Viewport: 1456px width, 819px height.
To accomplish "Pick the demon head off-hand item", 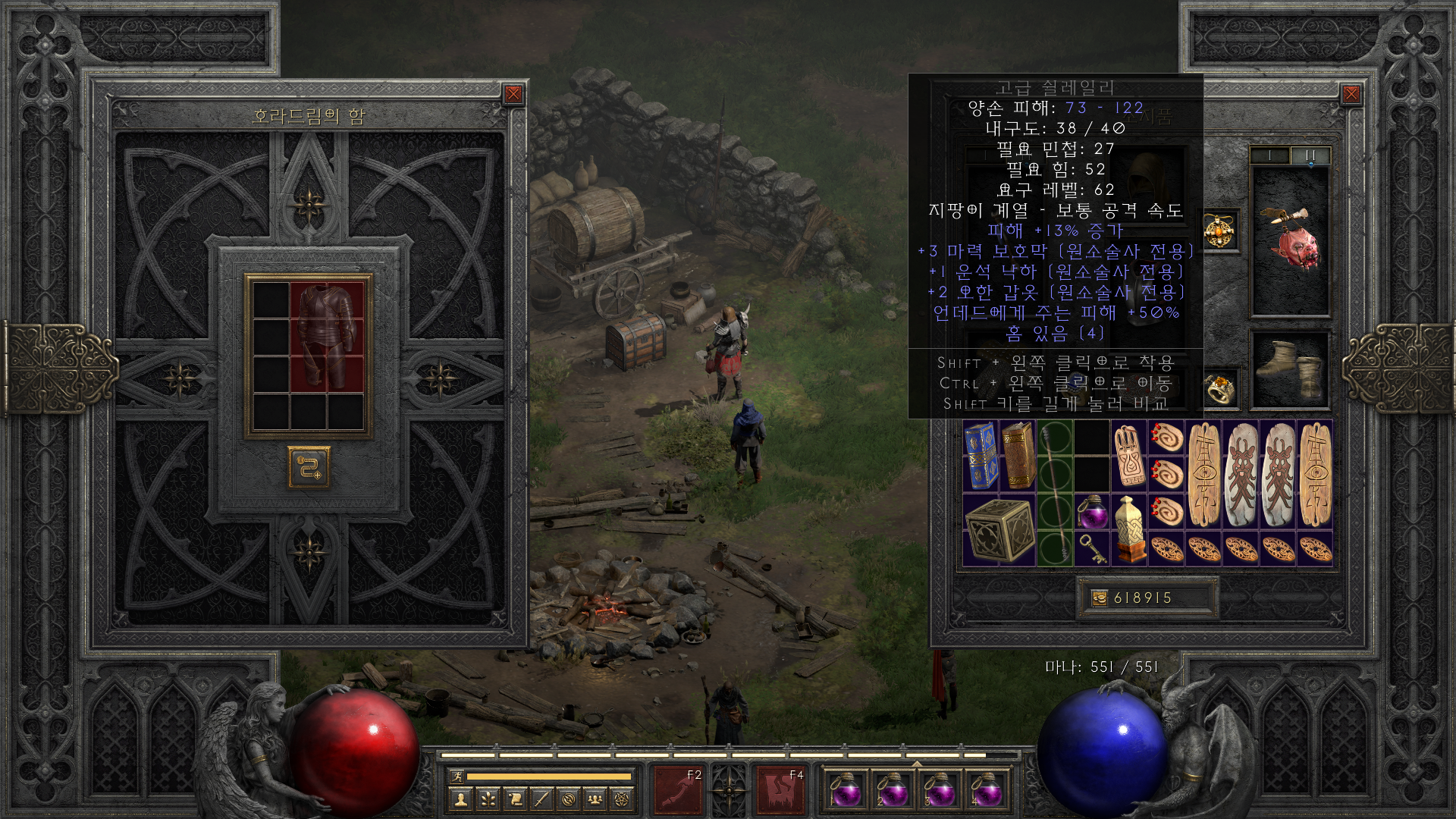I will coord(1289,241).
